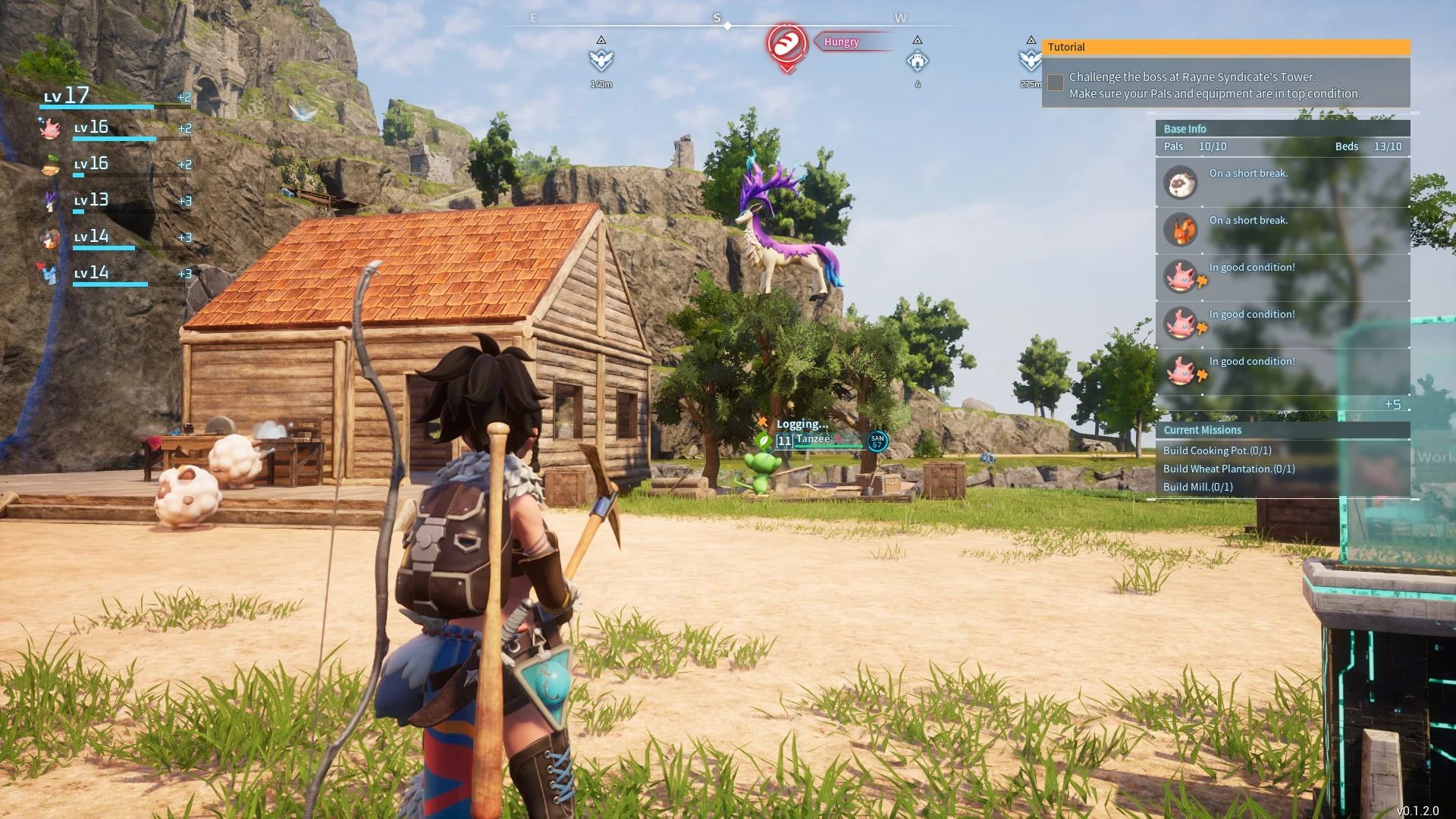Screen dimensions: 1456x819
Task: Open the Build Cooking Pot mission
Action: [1217, 450]
